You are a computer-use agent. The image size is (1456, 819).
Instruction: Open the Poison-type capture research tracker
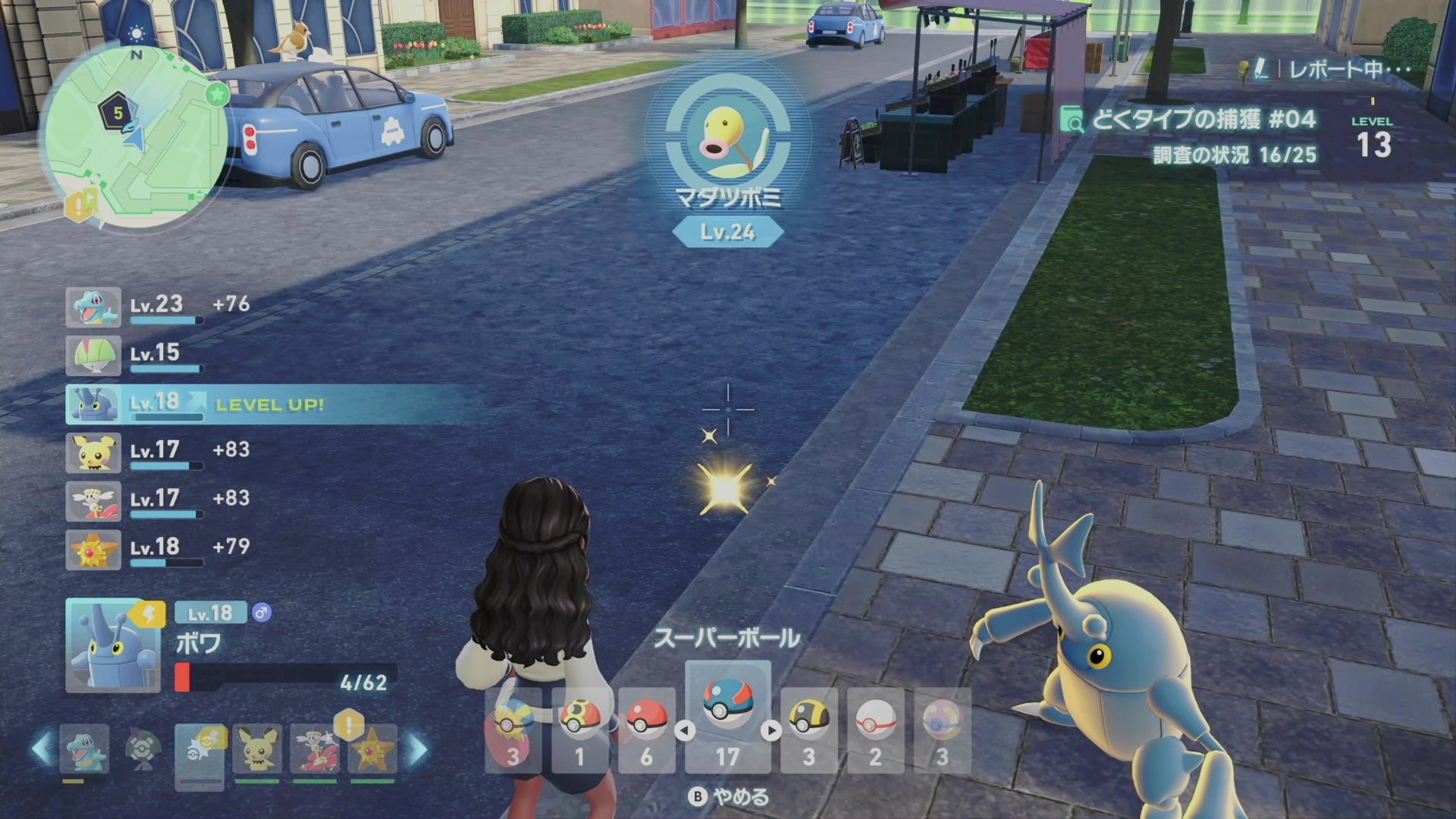pyautogui.click(x=1203, y=120)
